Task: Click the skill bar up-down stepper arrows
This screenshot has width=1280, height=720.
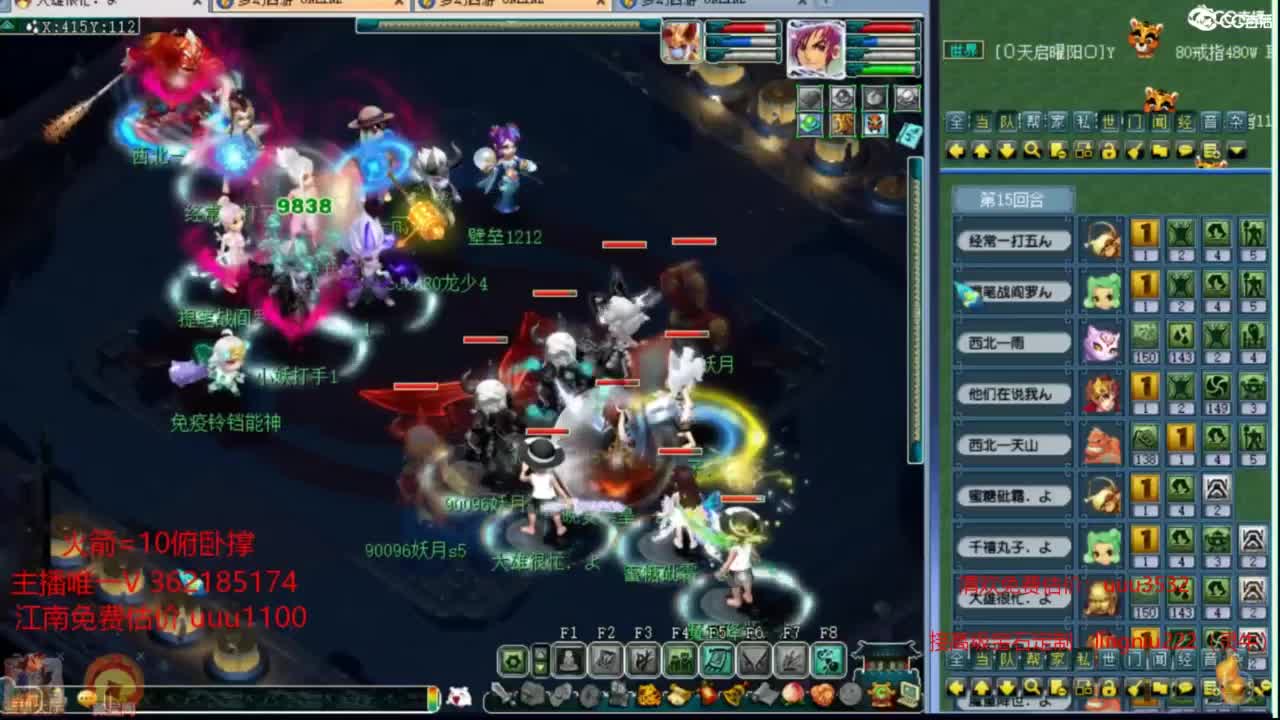Action: (x=541, y=660)
